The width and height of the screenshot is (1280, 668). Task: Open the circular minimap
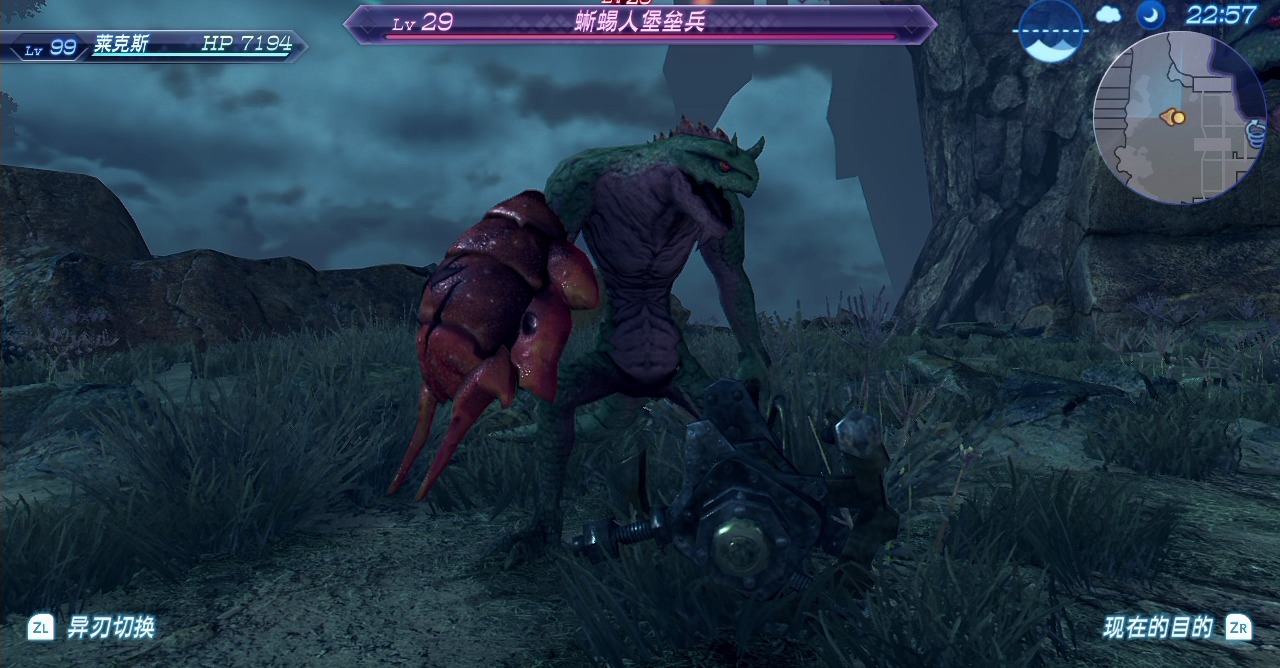coord(1180,117)
